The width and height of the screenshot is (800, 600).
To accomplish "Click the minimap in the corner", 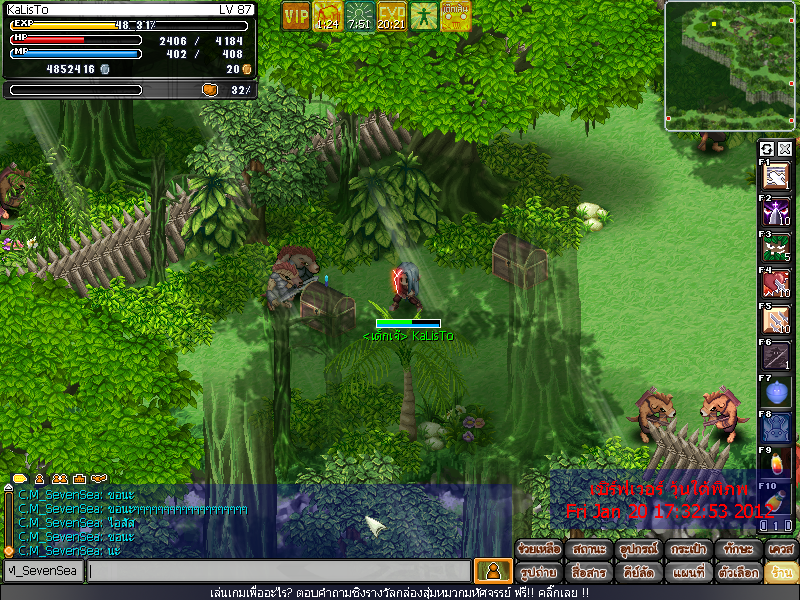I will [731, 66].
